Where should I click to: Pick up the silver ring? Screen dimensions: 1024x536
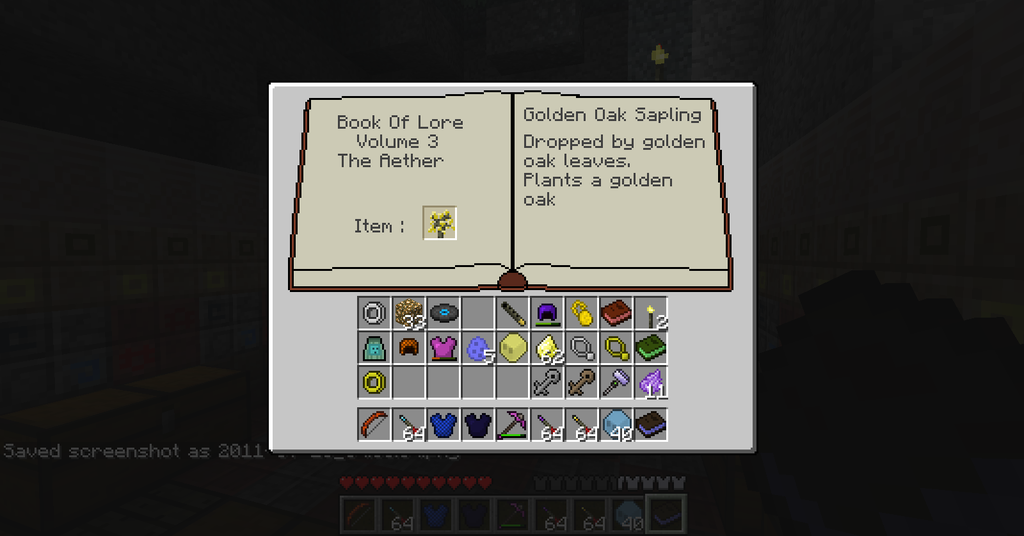pyautogui.click(x=374, y=313)
